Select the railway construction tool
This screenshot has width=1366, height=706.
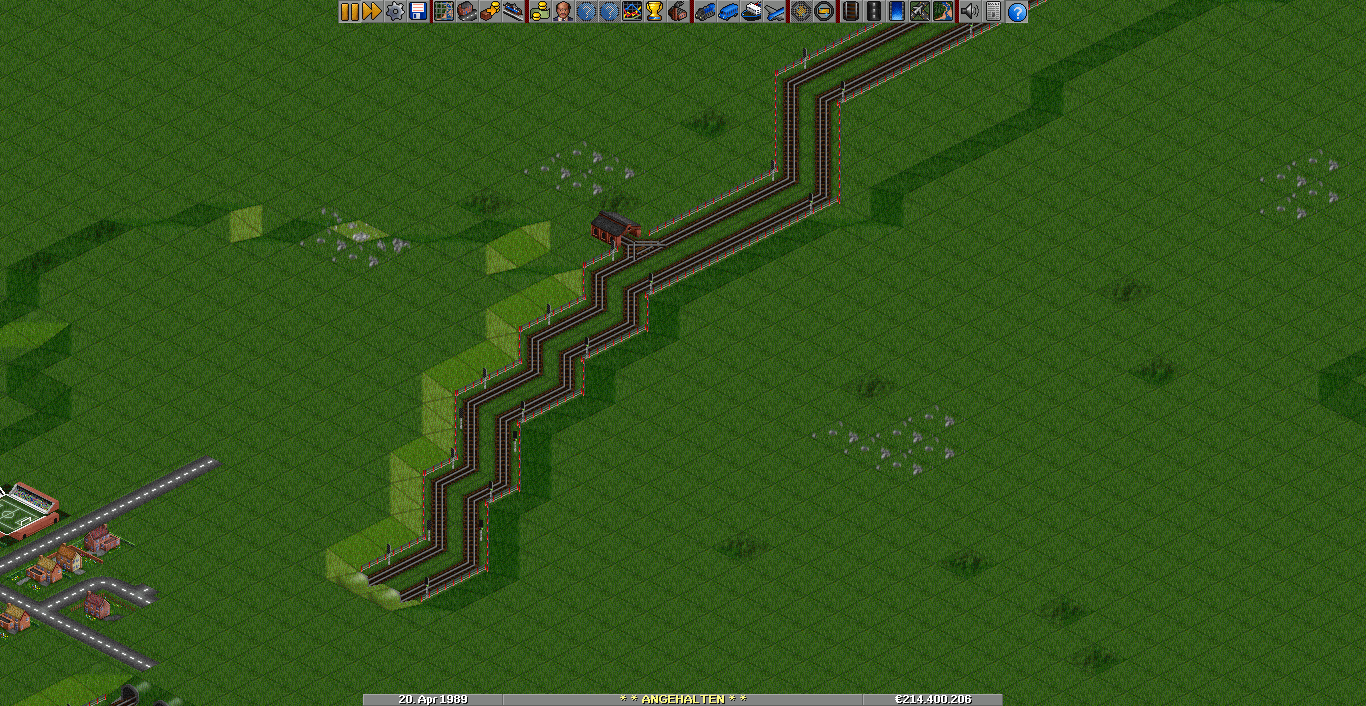(x=850, y=11)
